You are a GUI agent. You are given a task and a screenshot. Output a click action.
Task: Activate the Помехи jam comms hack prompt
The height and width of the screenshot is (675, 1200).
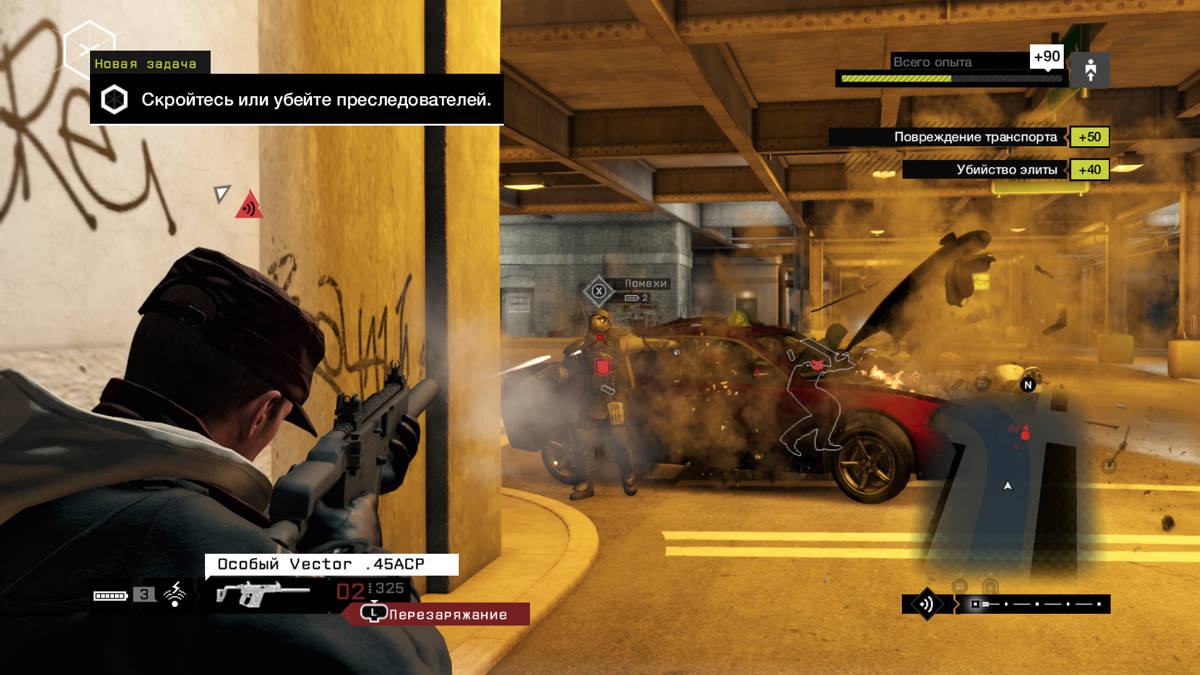tap(598, 291)
